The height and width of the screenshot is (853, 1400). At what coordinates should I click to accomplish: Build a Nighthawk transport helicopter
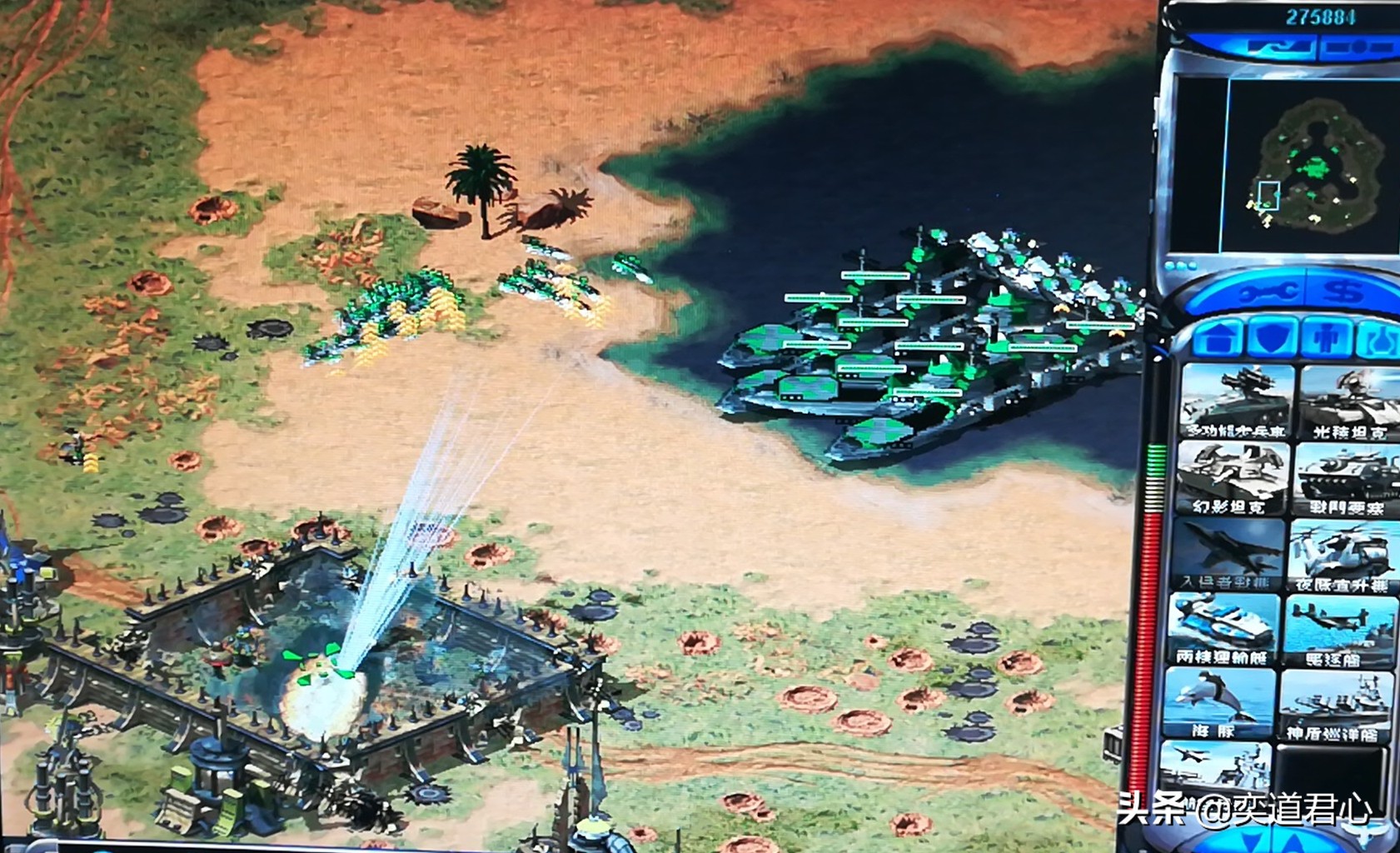click(x=1343, y=553)
